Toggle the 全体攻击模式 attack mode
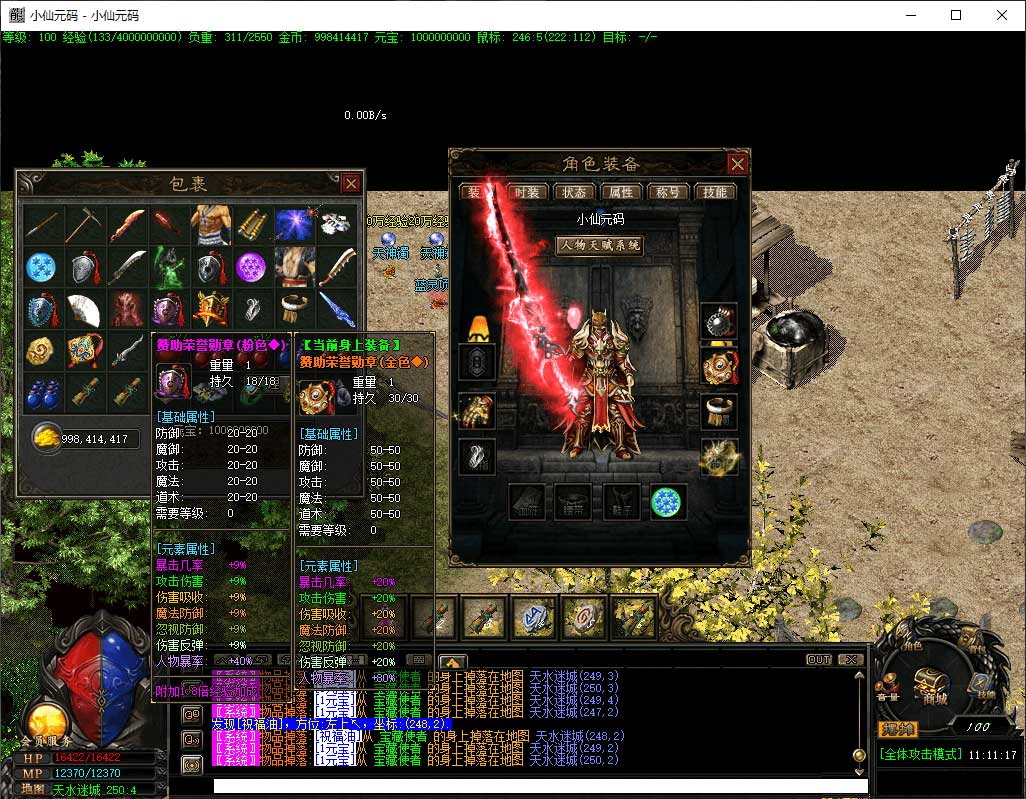This screenshot has width=1026, height=799. point(921,754)
